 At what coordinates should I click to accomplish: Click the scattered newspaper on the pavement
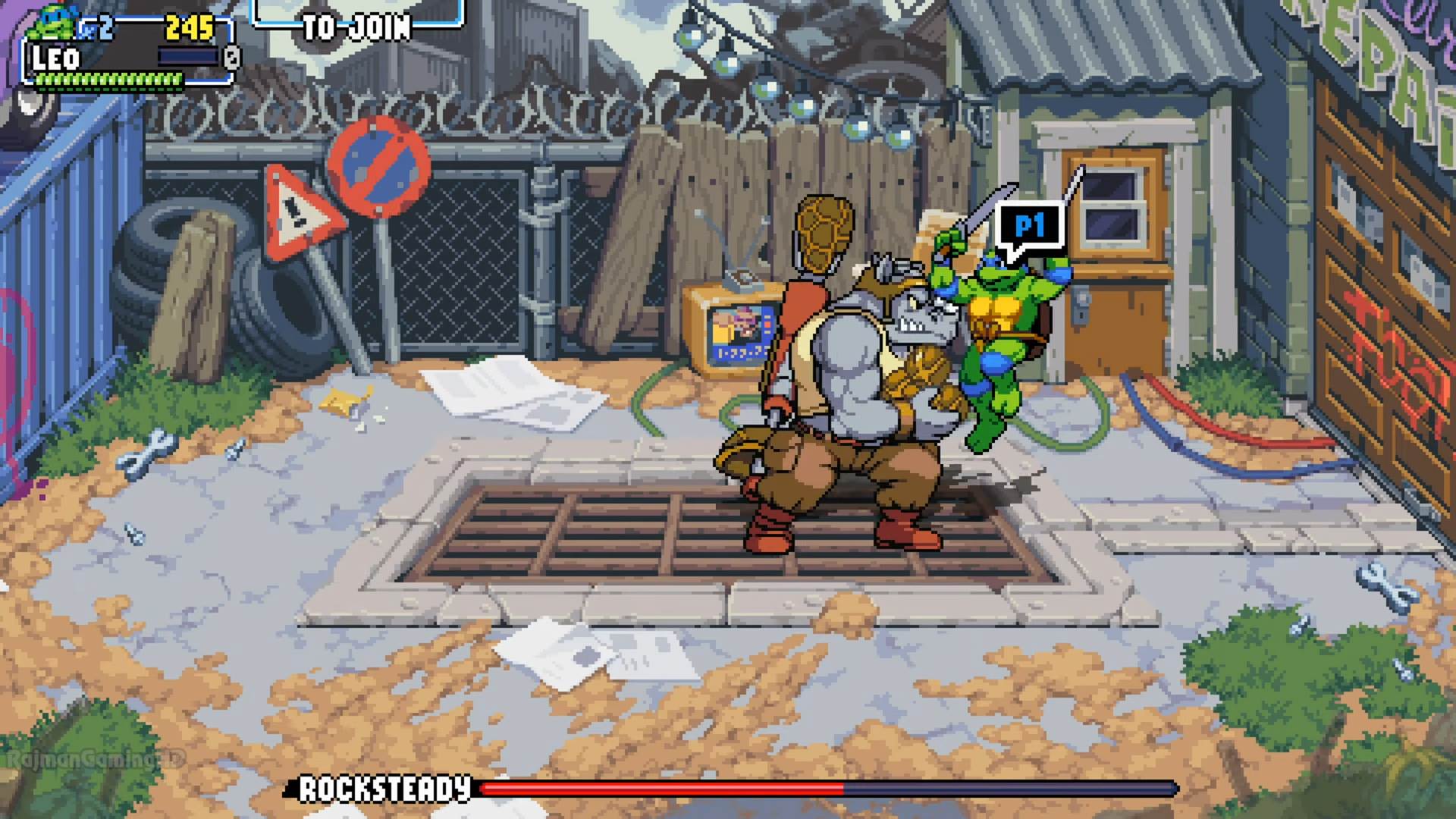pyautogui.click(x=508, y=387)
